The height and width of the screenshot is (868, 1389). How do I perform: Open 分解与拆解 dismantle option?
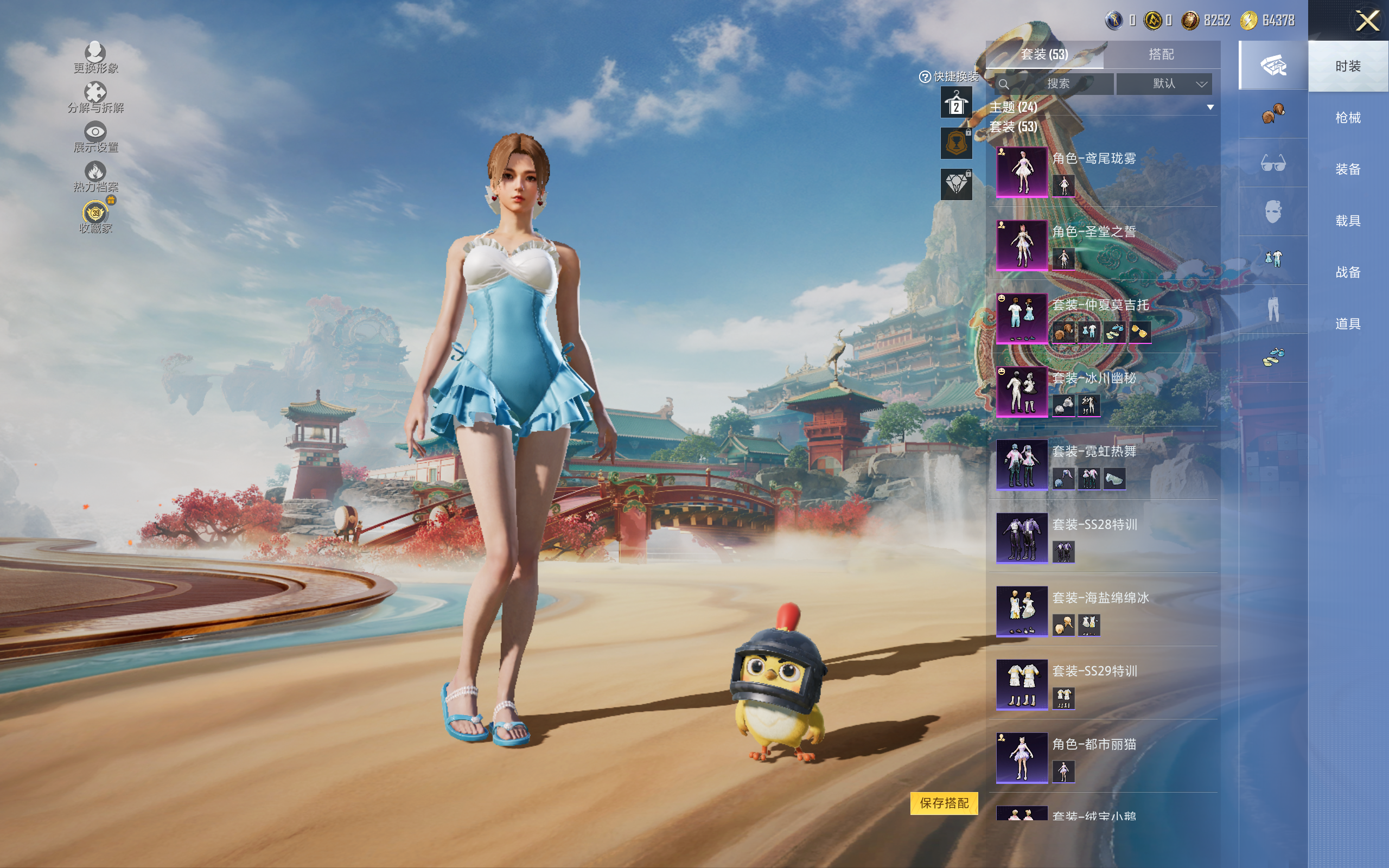point(95,97)
